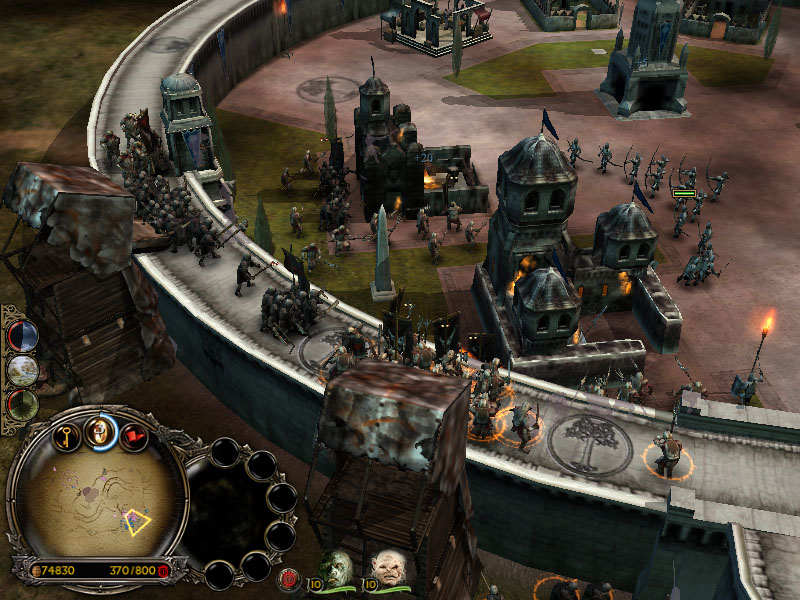Screen dimensions: 800x600
Task: Activate the pale landscape power icon
Action: tap(22, 370)
